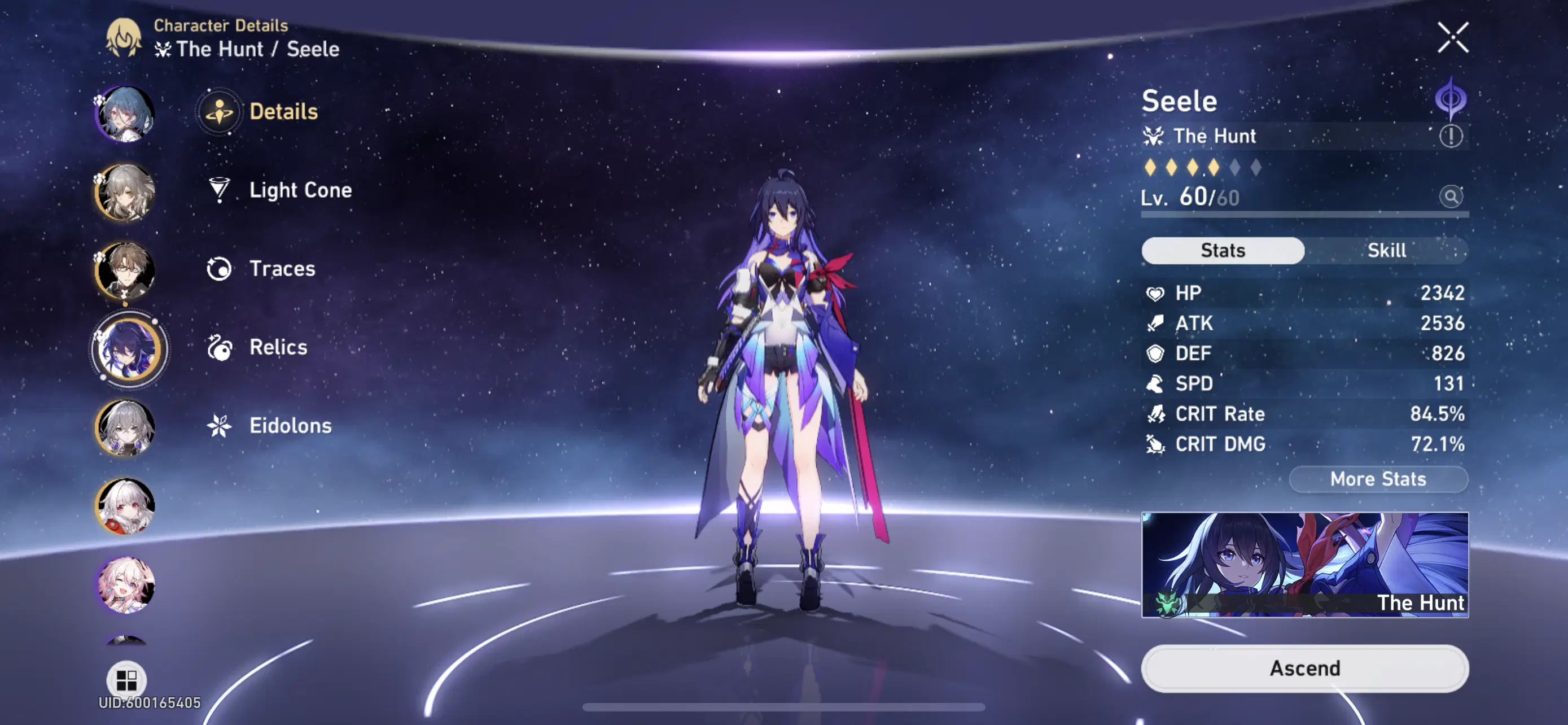Switch to the Skill tab
This screenshot has width=1568, height=725.
(x=1389, y=250)
